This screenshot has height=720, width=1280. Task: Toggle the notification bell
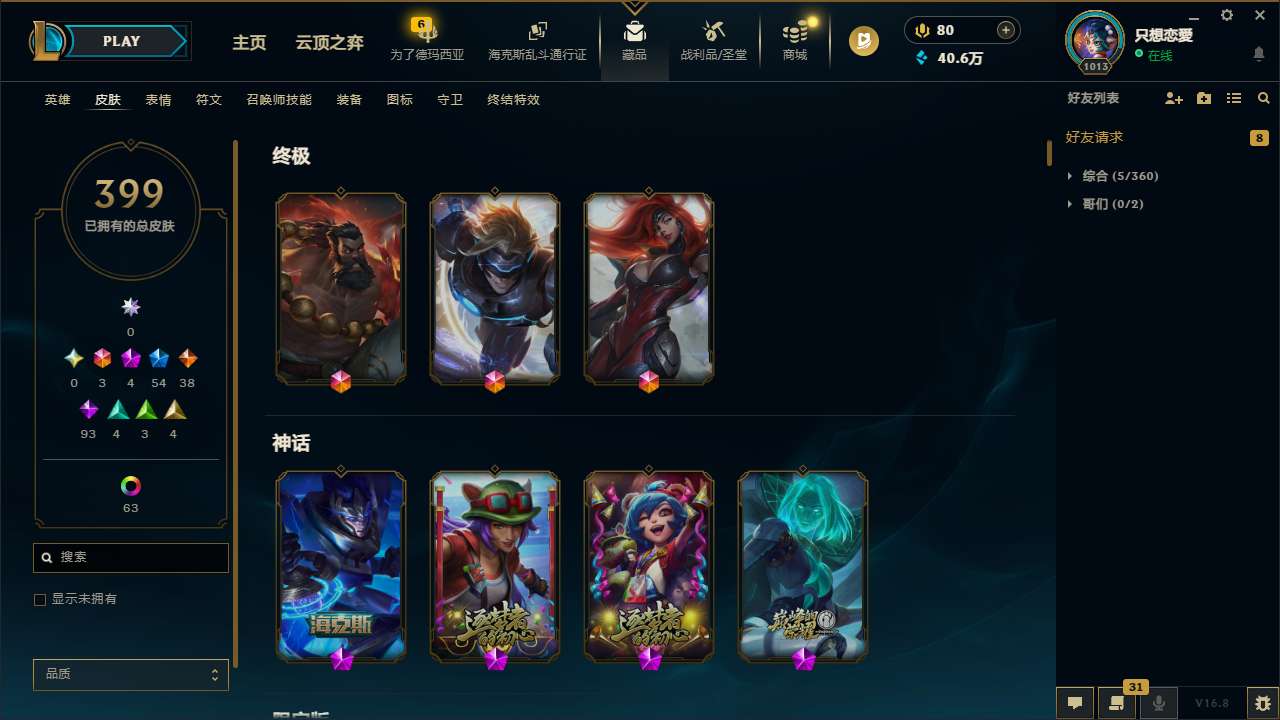[1258, 54]
